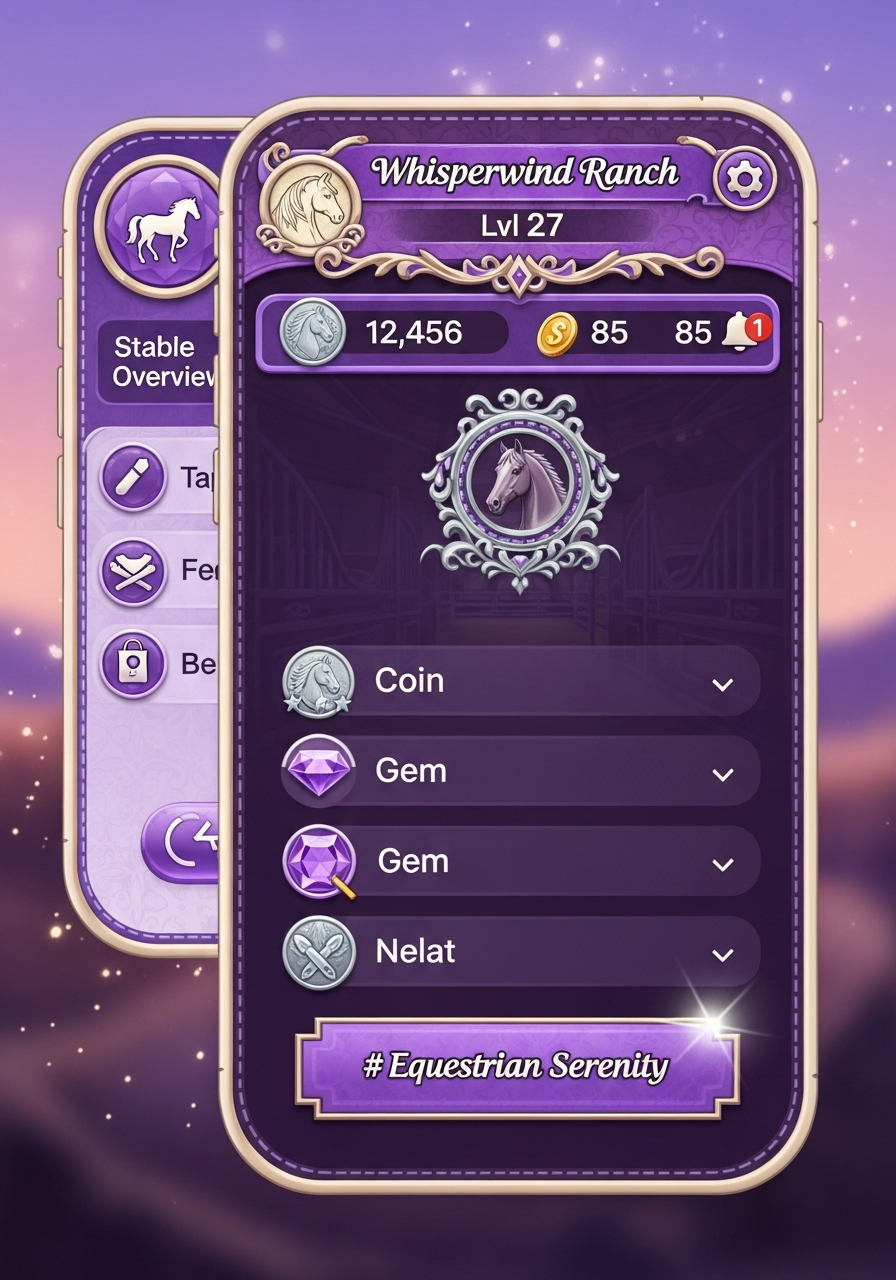Click the crossed-tools icon in side panel
The height and width of the screenshot is (1280, 896).
coord(132,570)
